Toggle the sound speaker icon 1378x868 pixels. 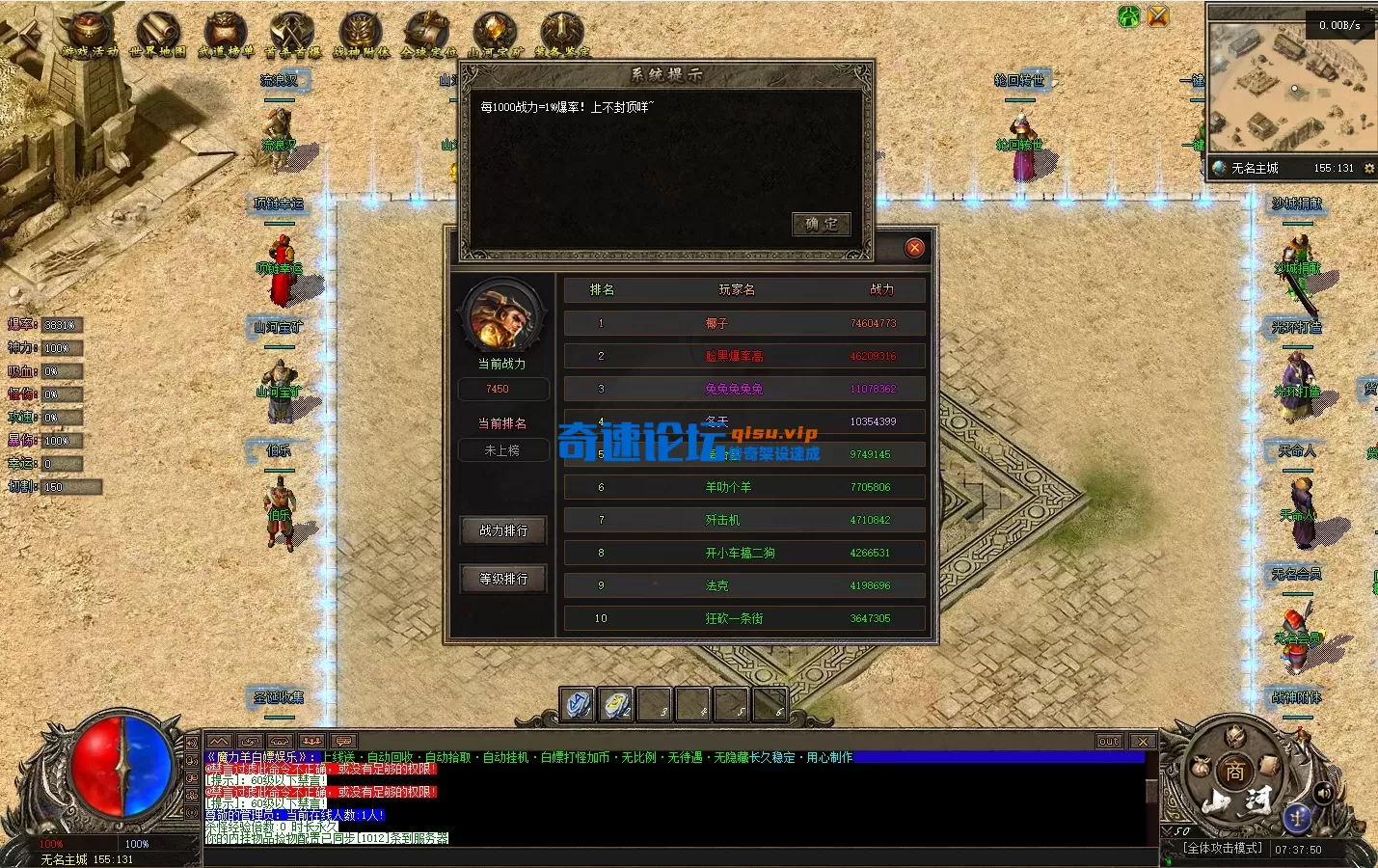1323,793
